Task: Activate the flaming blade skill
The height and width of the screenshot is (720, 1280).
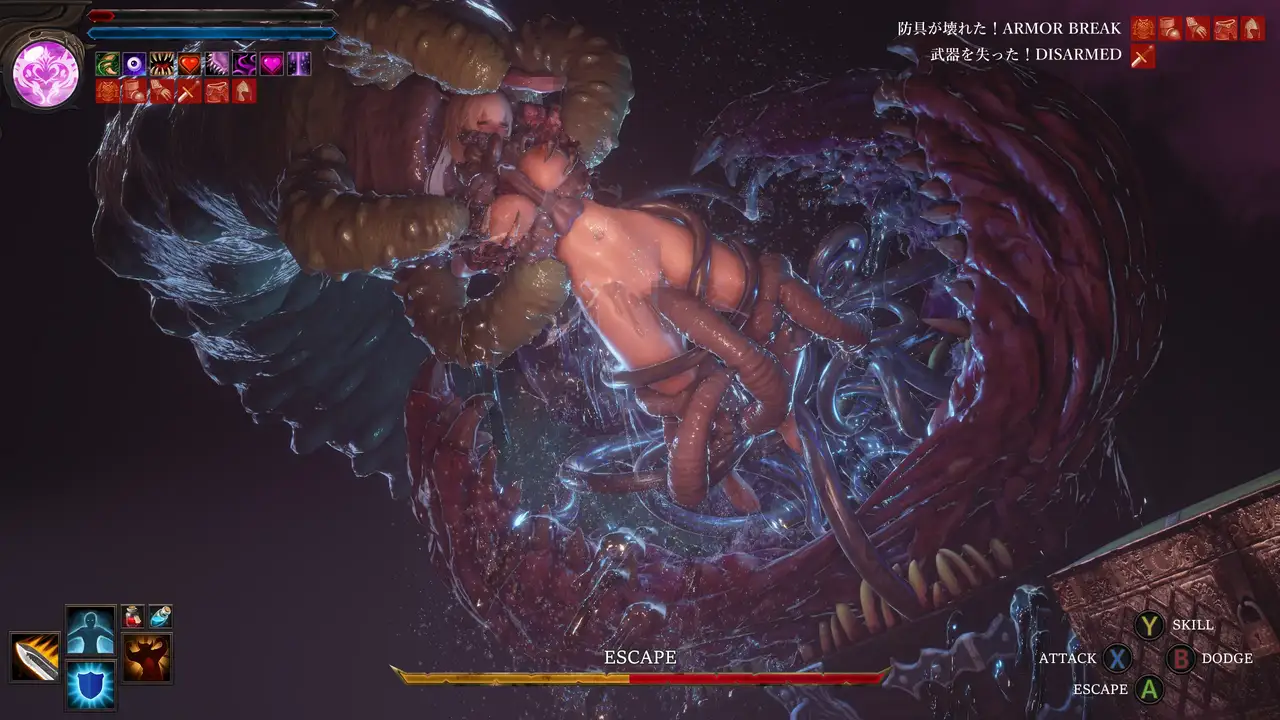Action: click(x=35, y=657)
